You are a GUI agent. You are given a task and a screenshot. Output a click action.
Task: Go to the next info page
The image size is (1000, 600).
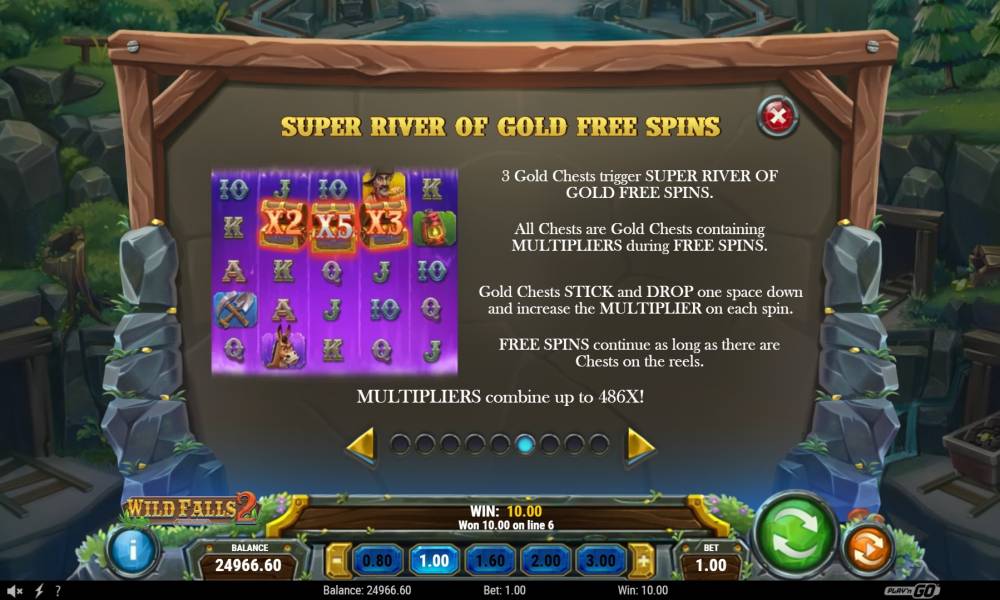pyautogui.click(x=639, y=445)
